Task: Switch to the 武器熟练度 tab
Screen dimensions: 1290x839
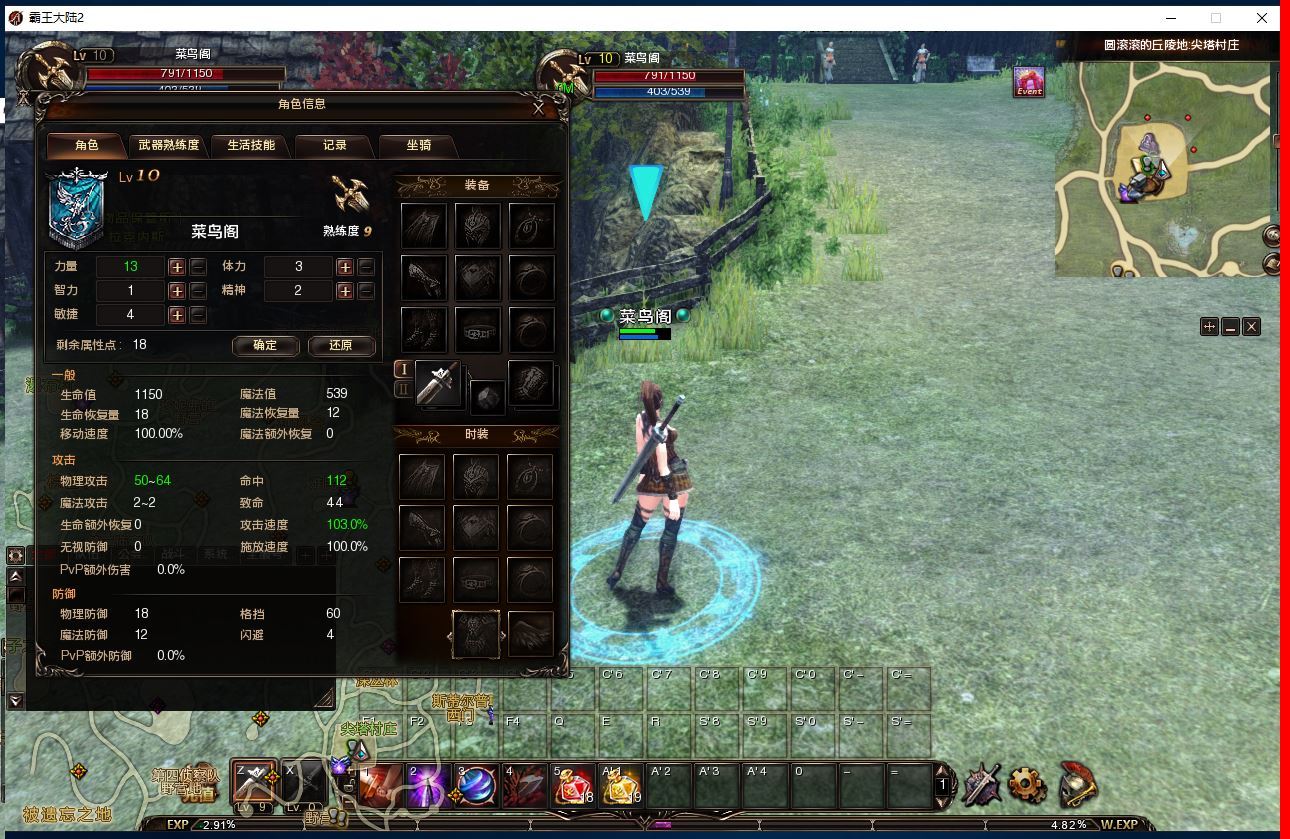Action: (x=168, y=146)
